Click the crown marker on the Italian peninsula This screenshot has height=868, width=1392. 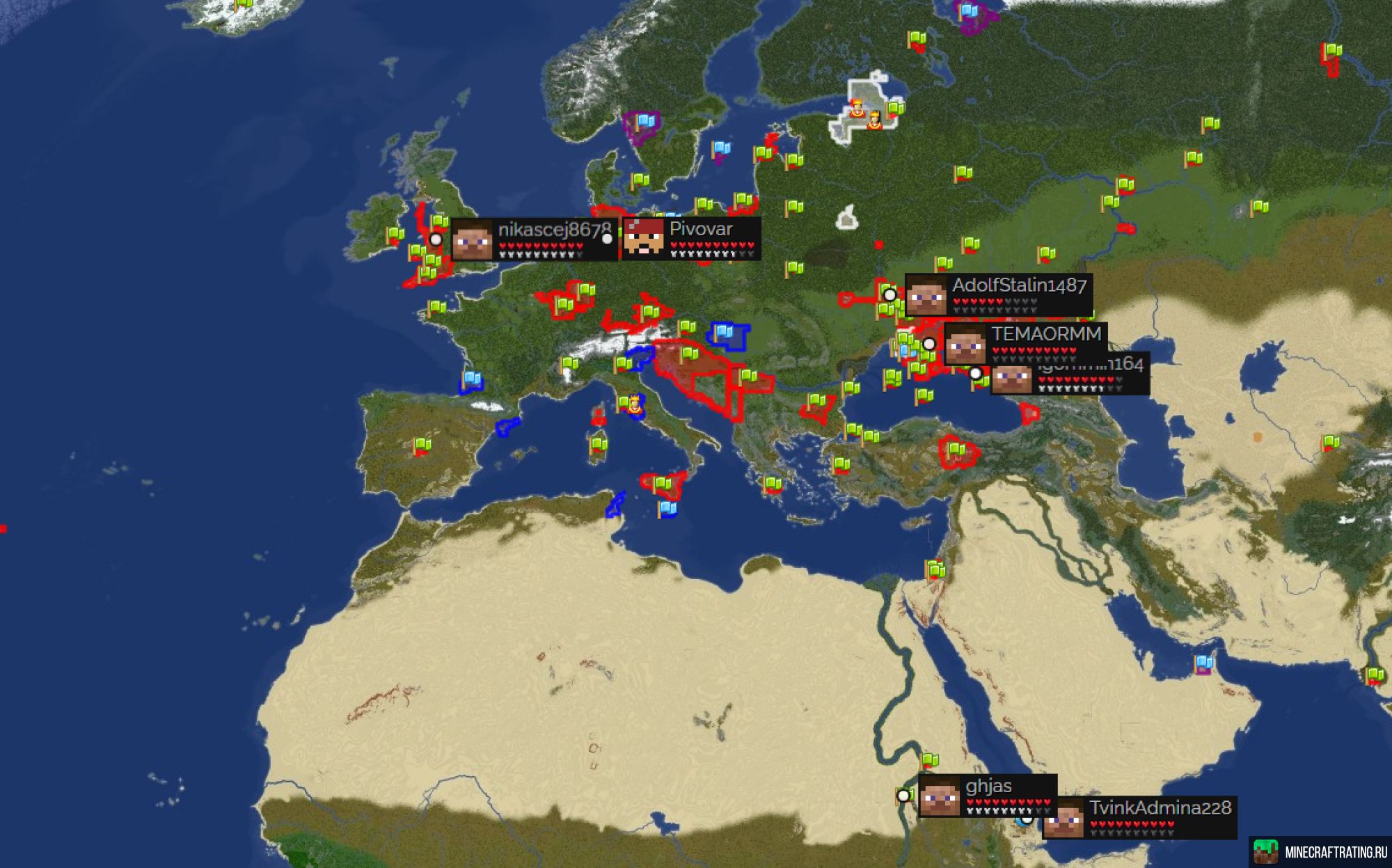635,404
